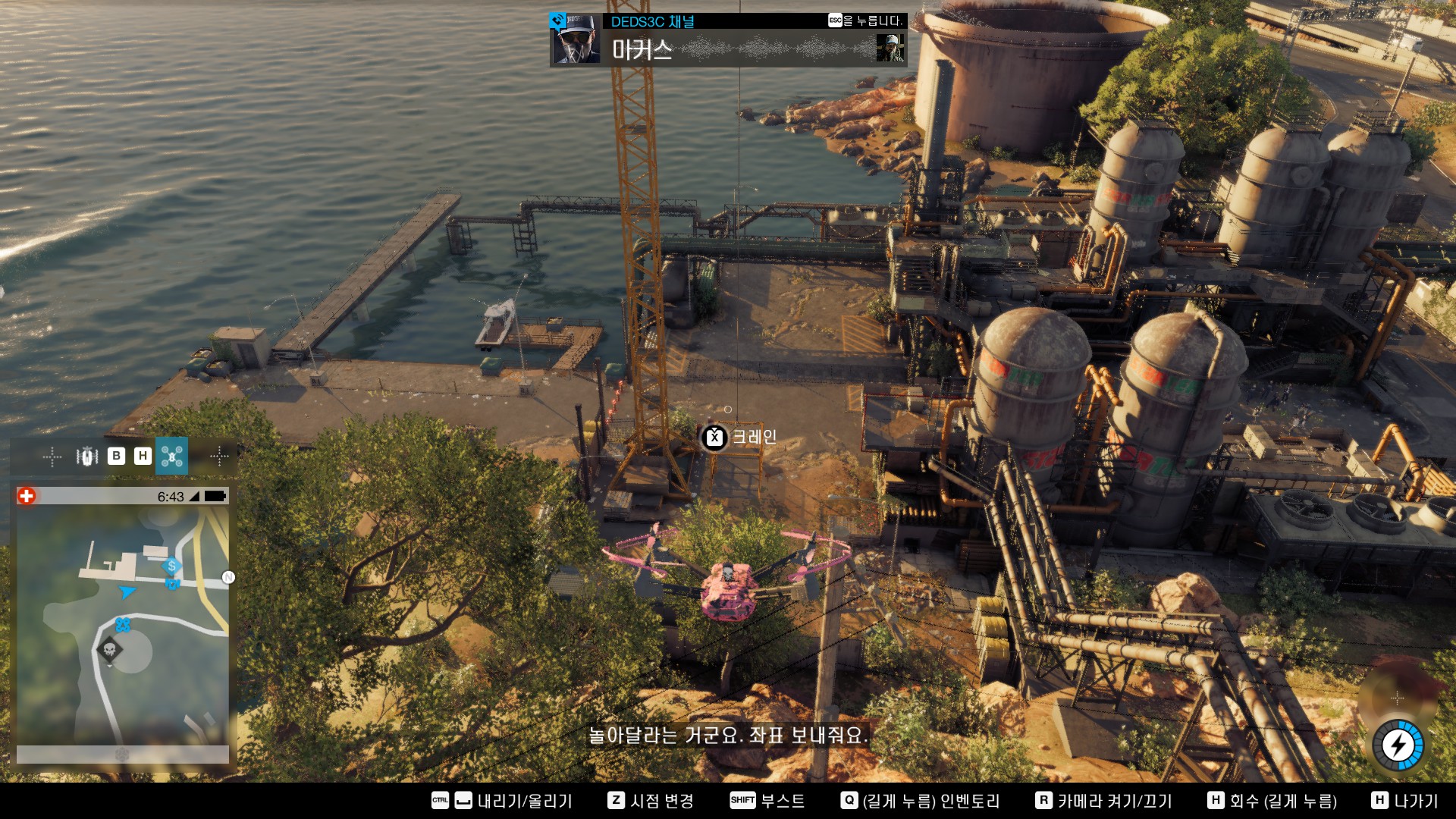
Task: Click the speaker portrait beside the waveform
Action: click(x=890, y=49)
